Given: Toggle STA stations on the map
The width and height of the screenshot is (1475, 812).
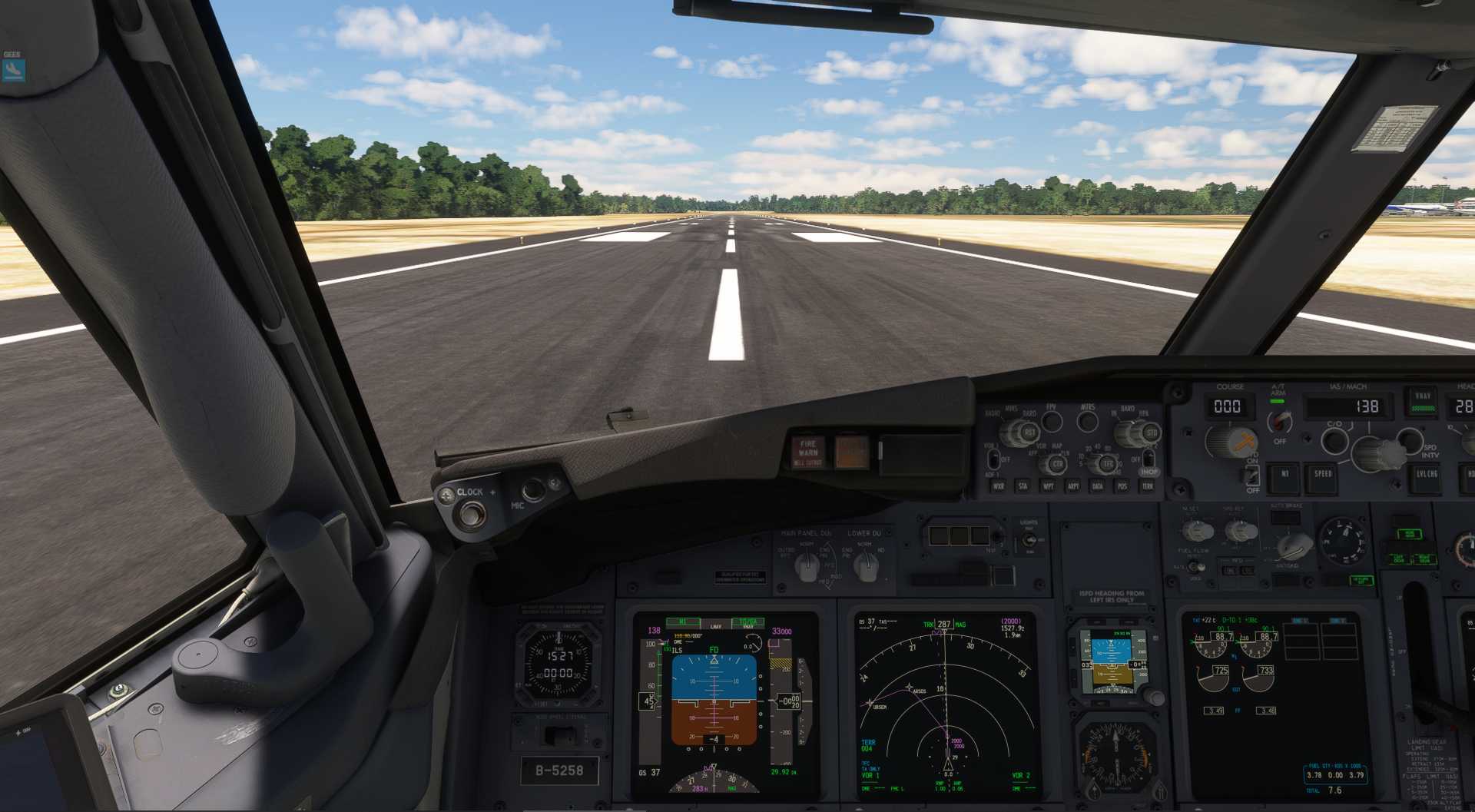Looking at the screenshot, I should click(1023, 486).
